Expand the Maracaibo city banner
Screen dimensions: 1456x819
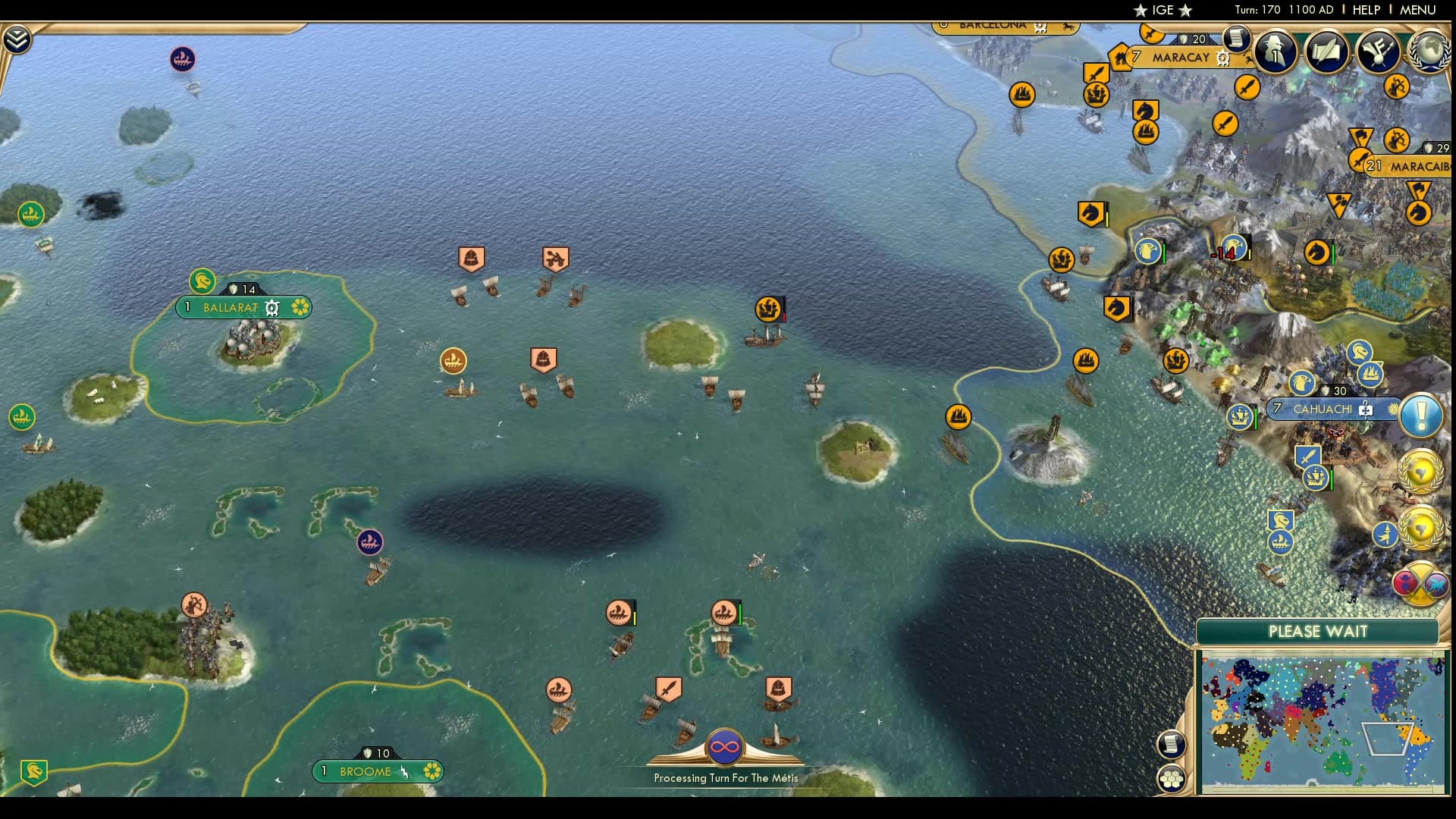[x=1417, y=165]
